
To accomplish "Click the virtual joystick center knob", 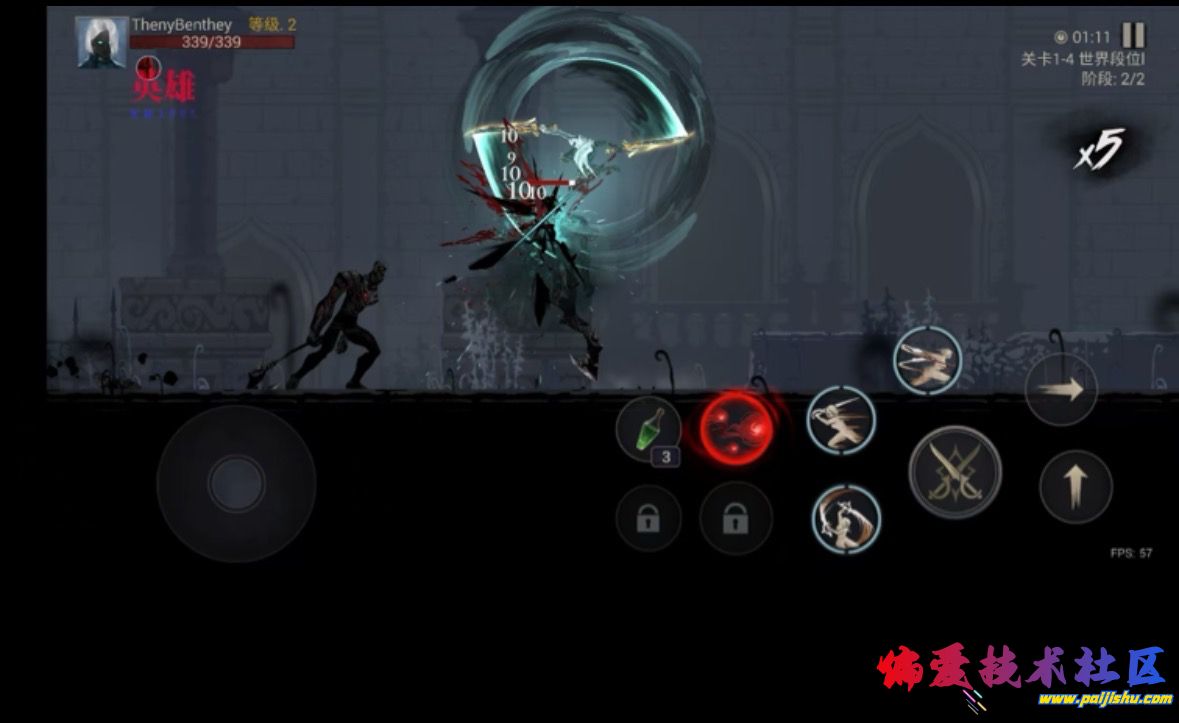I will [236, 484].
